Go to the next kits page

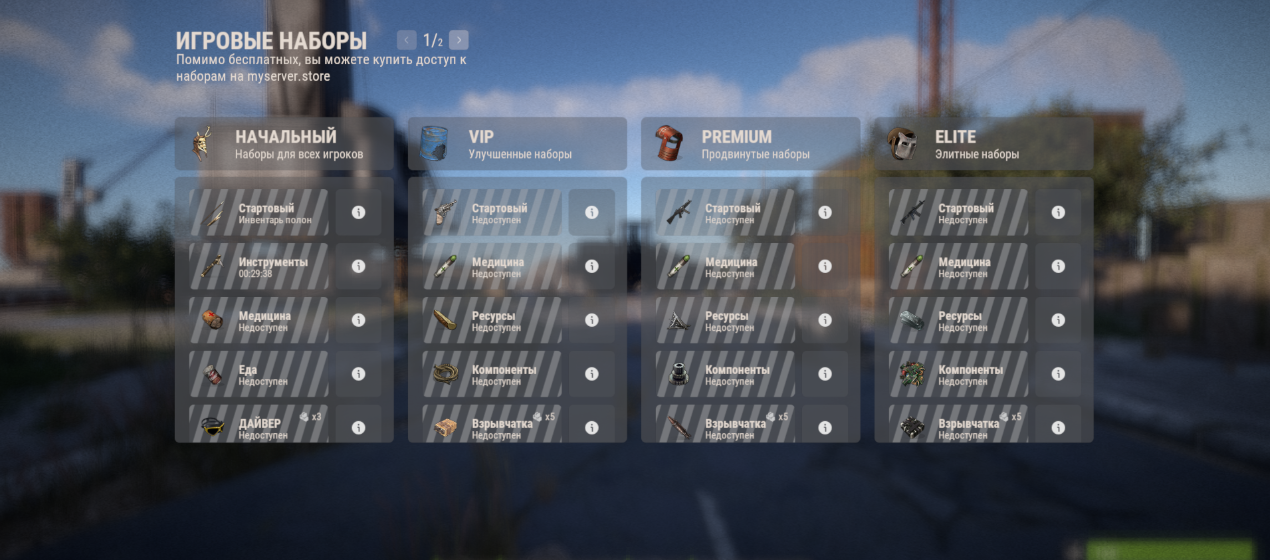pyautogui.click(x=459, y=40)
